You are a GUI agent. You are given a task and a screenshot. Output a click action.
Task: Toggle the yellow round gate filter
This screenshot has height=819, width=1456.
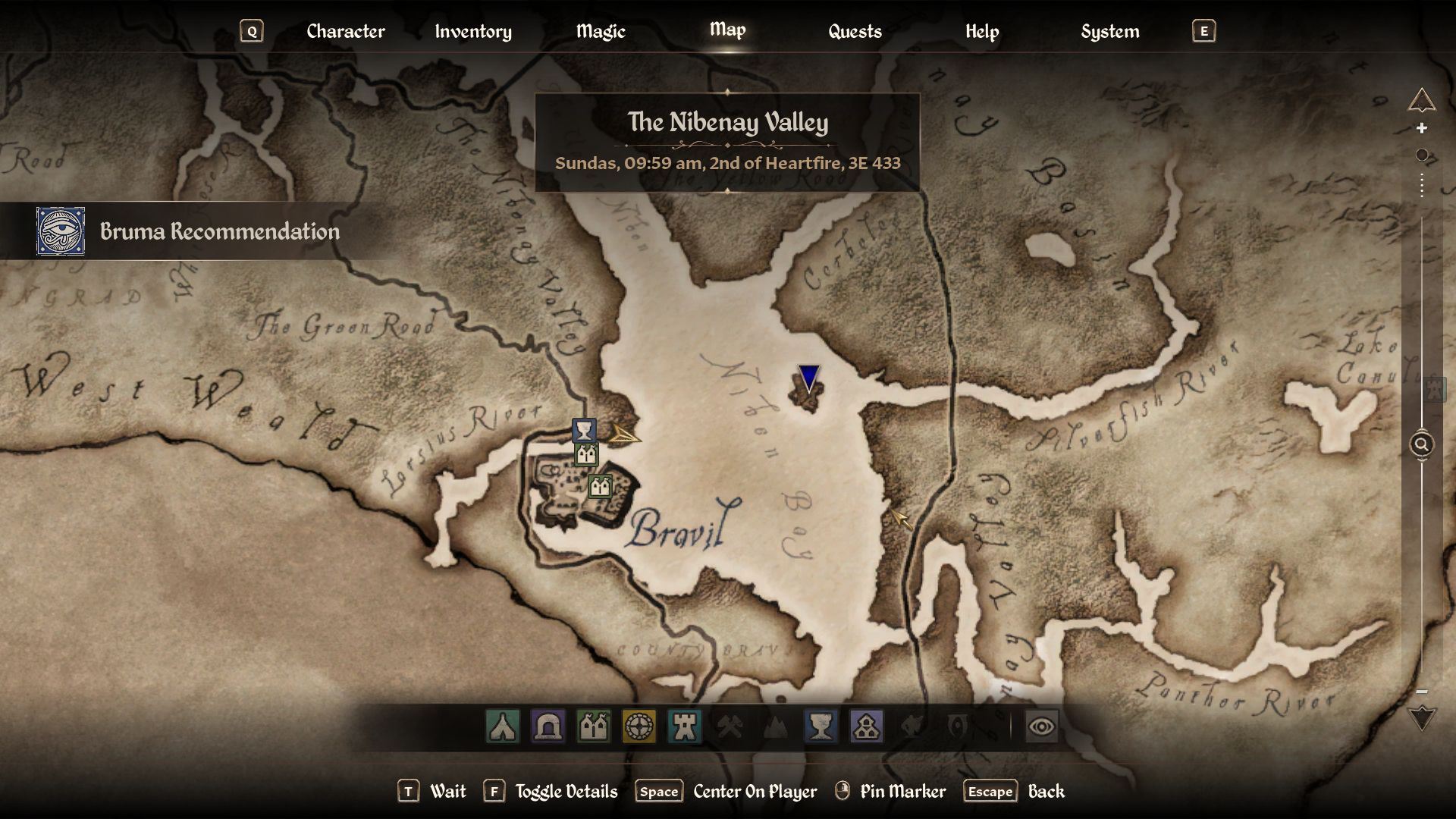click(639, 726)
